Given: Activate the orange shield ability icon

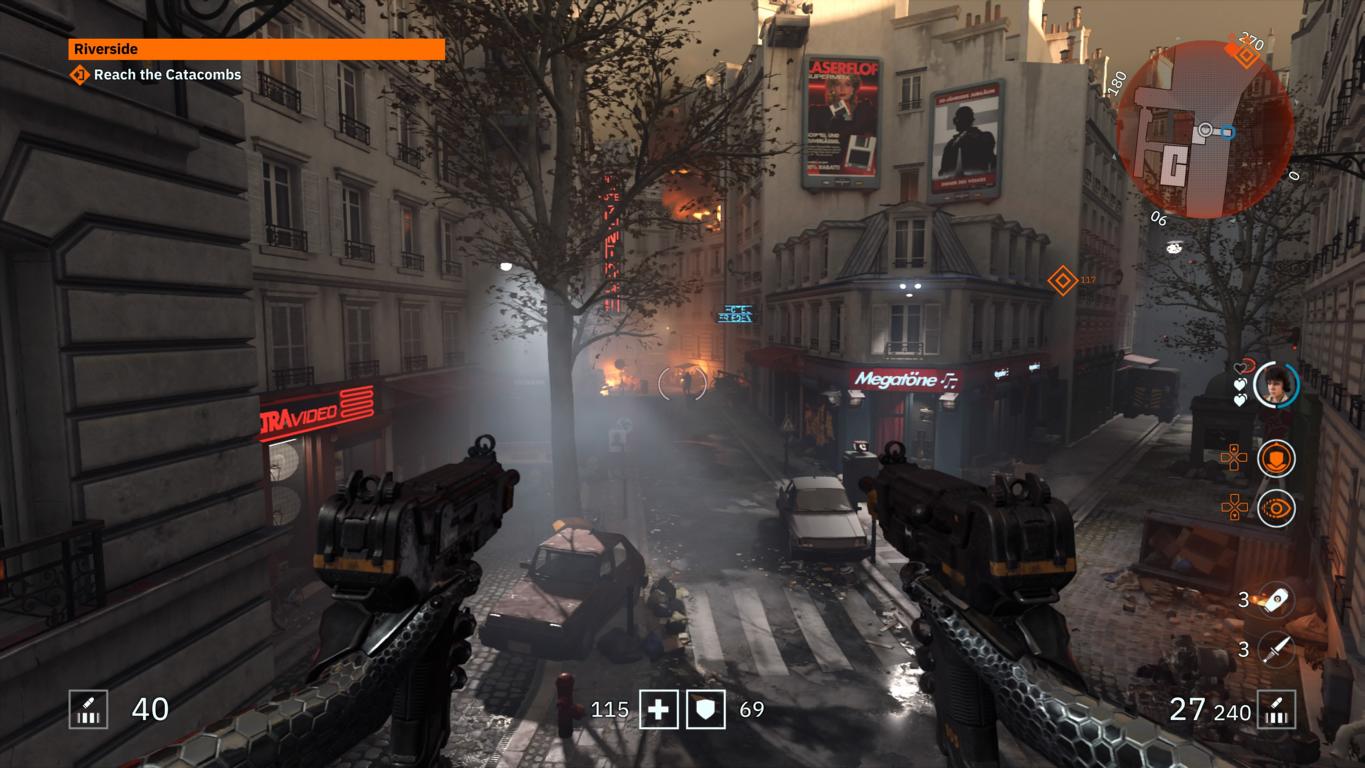Looking at the screenshot, I should (x=1276, y=459).
